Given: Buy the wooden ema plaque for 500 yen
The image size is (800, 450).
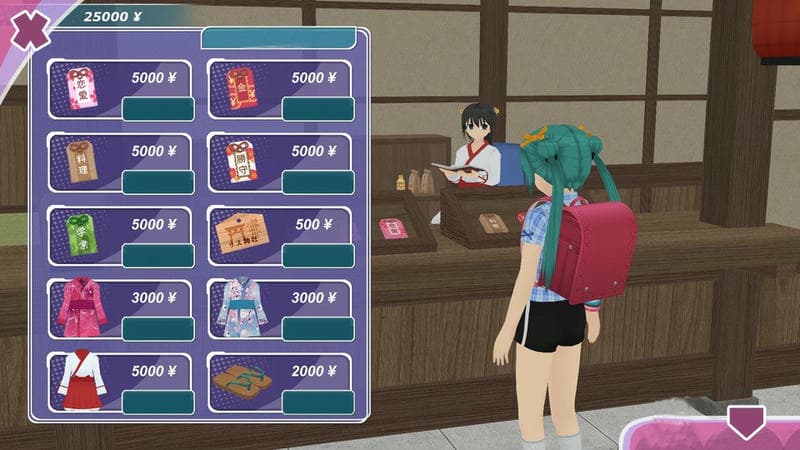Looking at the screenshot, I should point(318,255).
